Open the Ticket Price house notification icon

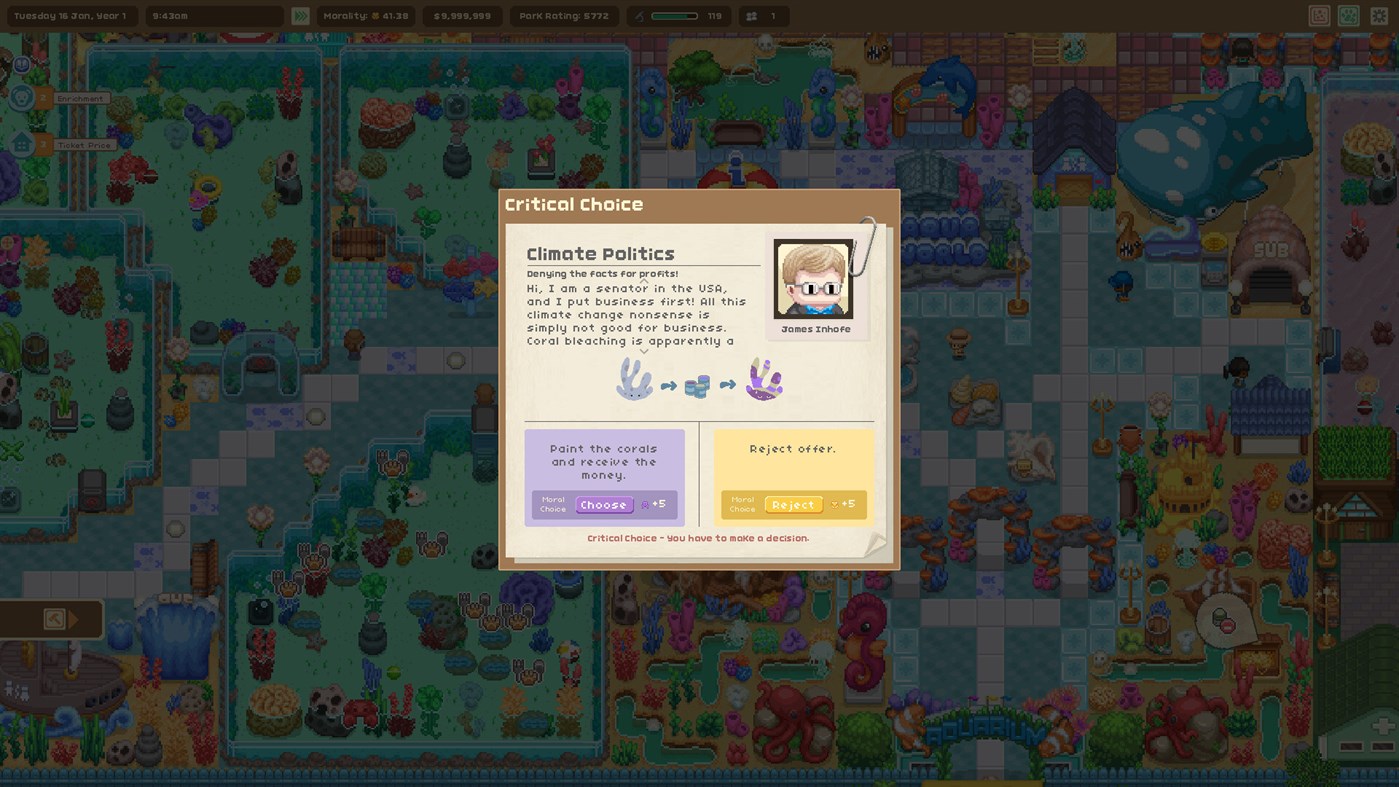tap(20, 143)
